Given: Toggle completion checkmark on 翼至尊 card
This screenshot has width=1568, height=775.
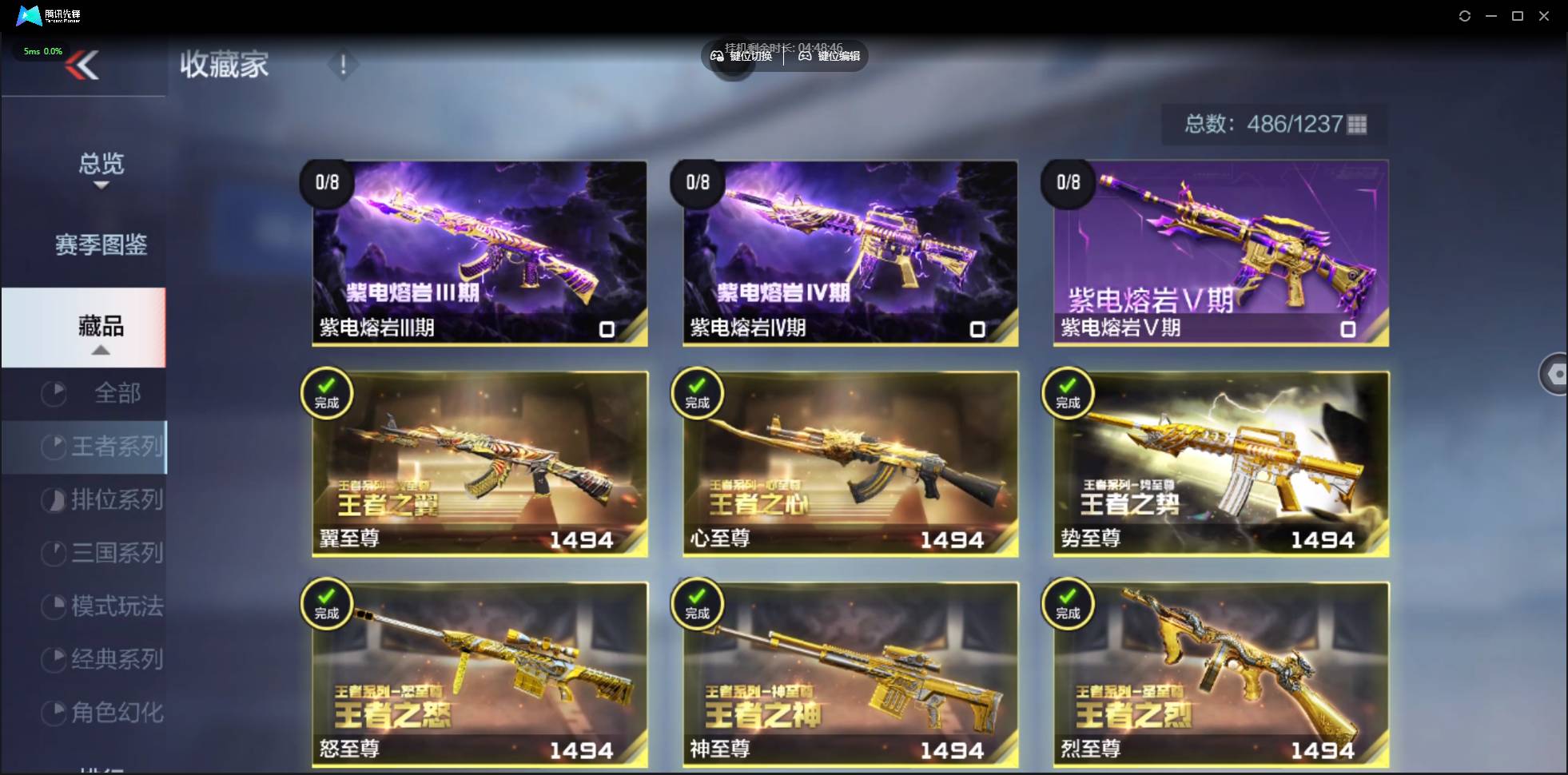Looking at the screenshot, I should [x=327, y=393].
